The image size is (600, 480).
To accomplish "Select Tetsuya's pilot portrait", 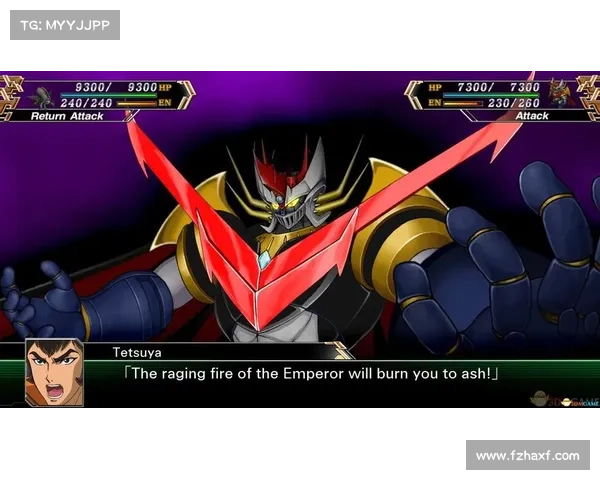I will click(54, 372).
